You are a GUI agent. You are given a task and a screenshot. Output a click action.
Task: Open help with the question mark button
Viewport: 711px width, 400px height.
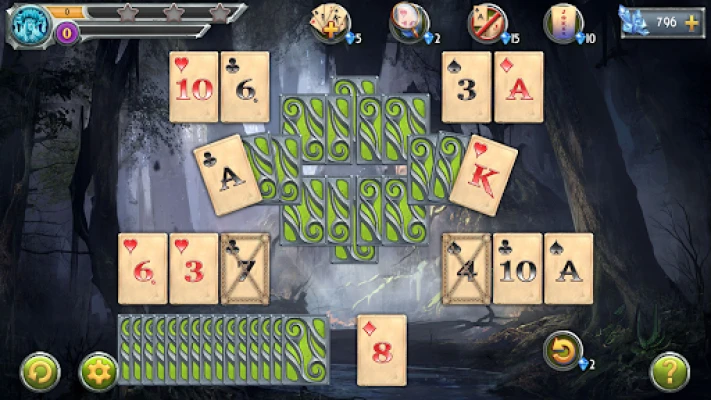click(669, 371)
